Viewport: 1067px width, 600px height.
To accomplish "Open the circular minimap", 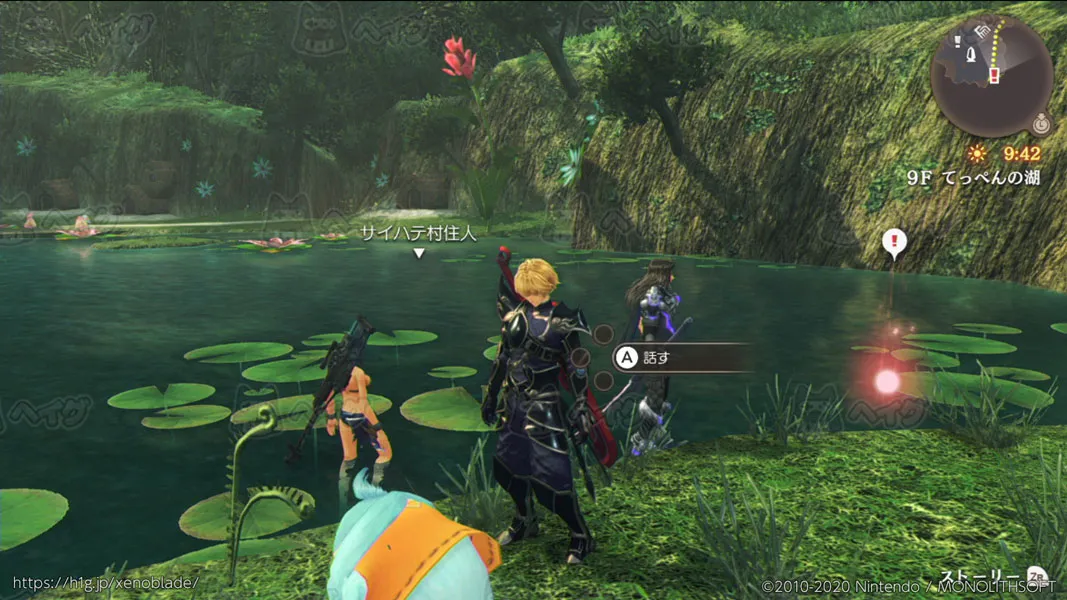I will pyautogui.click(x=991, y=75).
